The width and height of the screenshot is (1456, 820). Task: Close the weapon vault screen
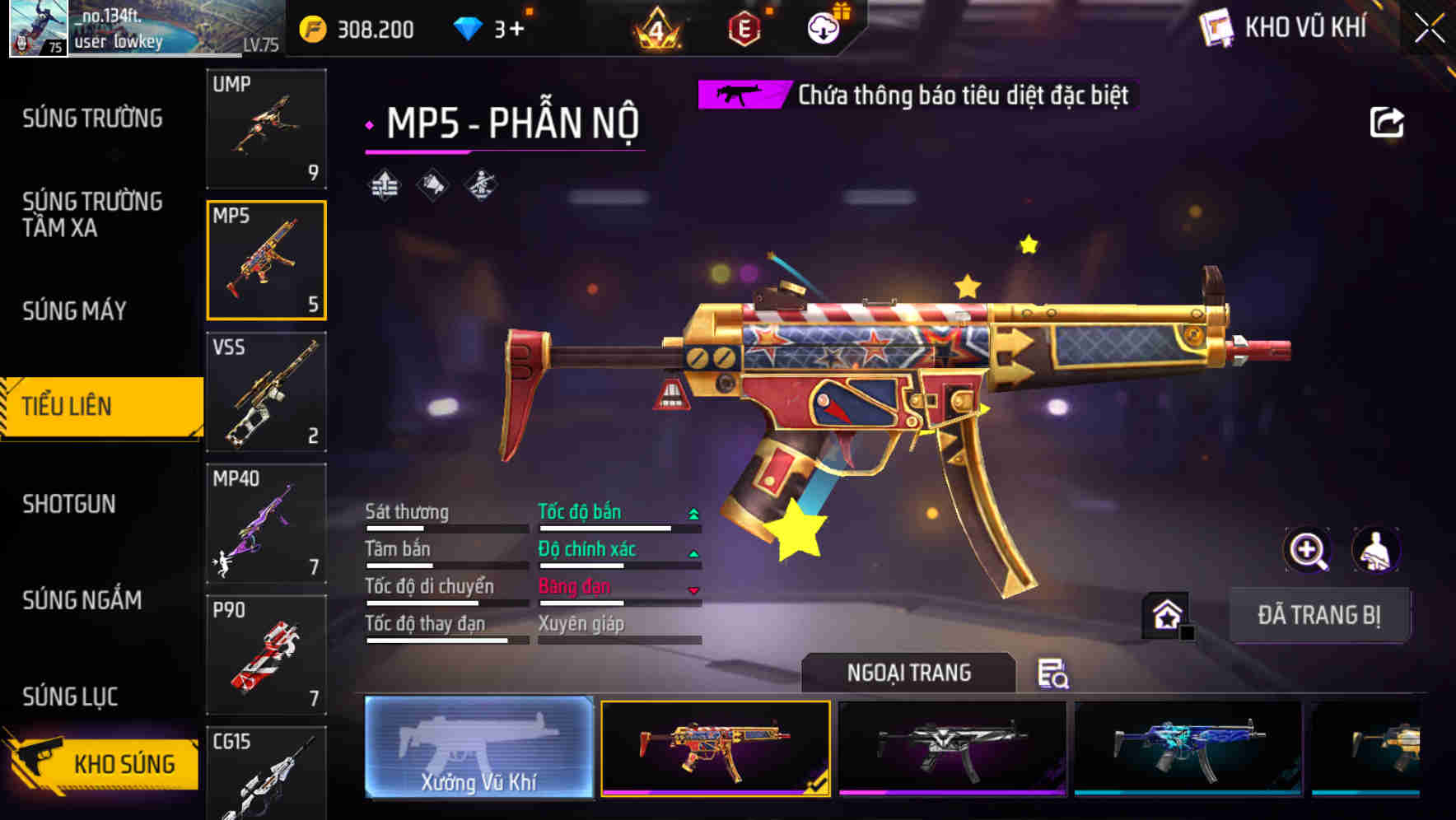coord(1429,29)
